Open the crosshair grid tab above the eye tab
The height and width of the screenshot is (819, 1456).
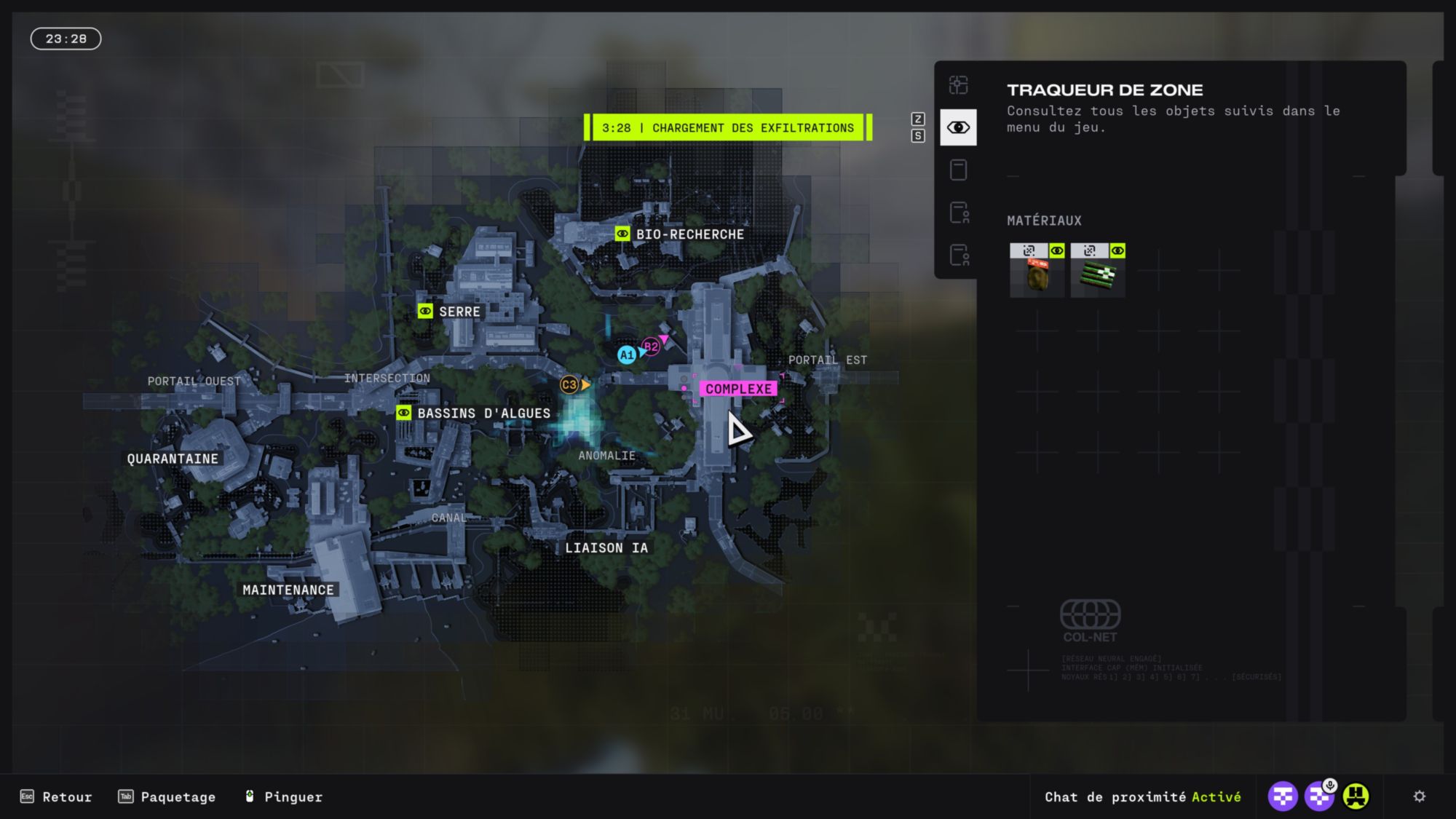pos(958,85)
